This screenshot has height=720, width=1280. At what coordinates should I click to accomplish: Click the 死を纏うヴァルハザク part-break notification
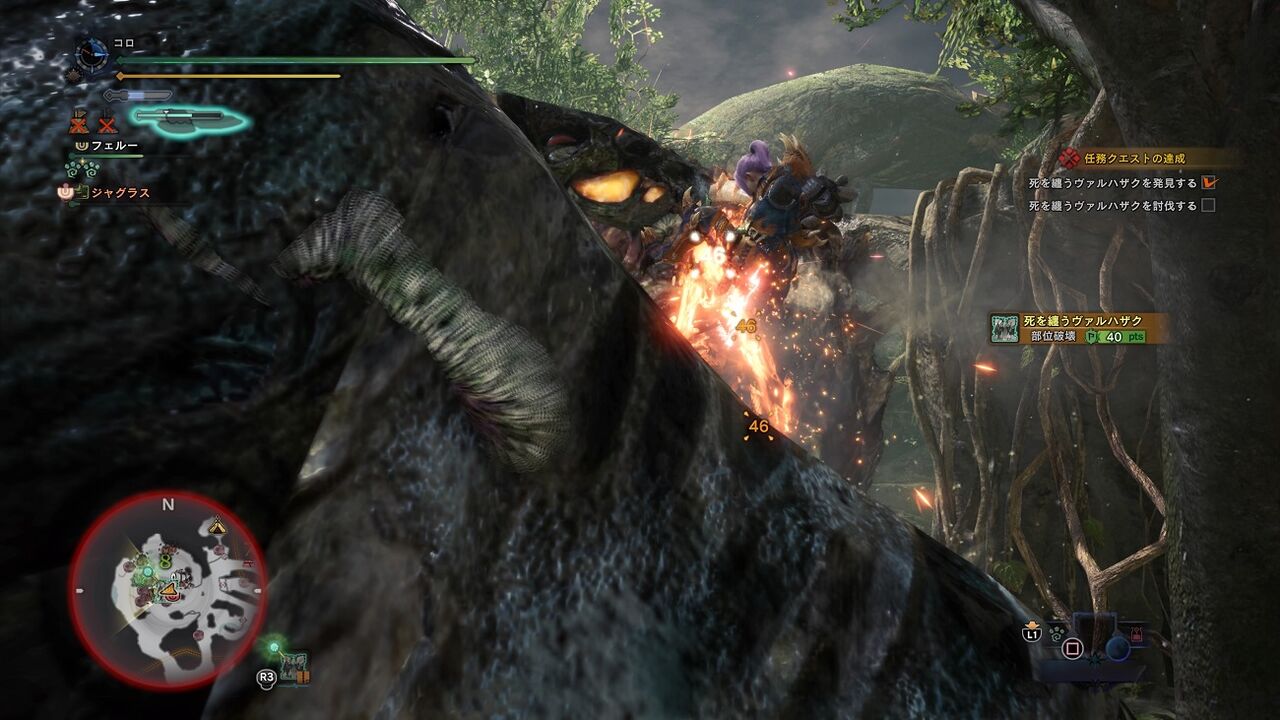tap(1078, 328)
